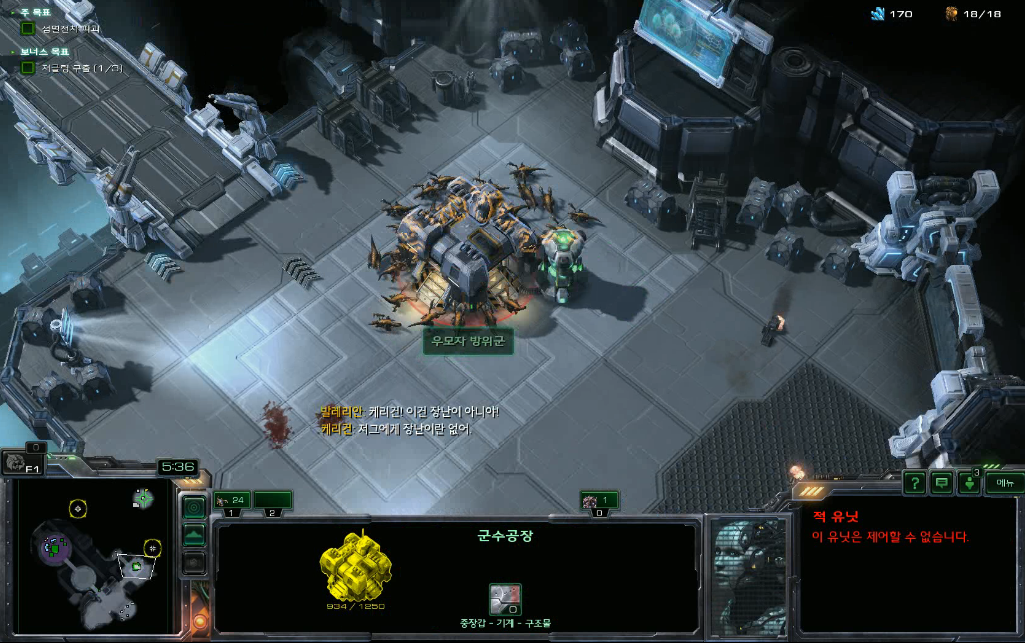Click the F1 idle worker button
This screenshot has height=643, width=1025.
click(20, 463)
